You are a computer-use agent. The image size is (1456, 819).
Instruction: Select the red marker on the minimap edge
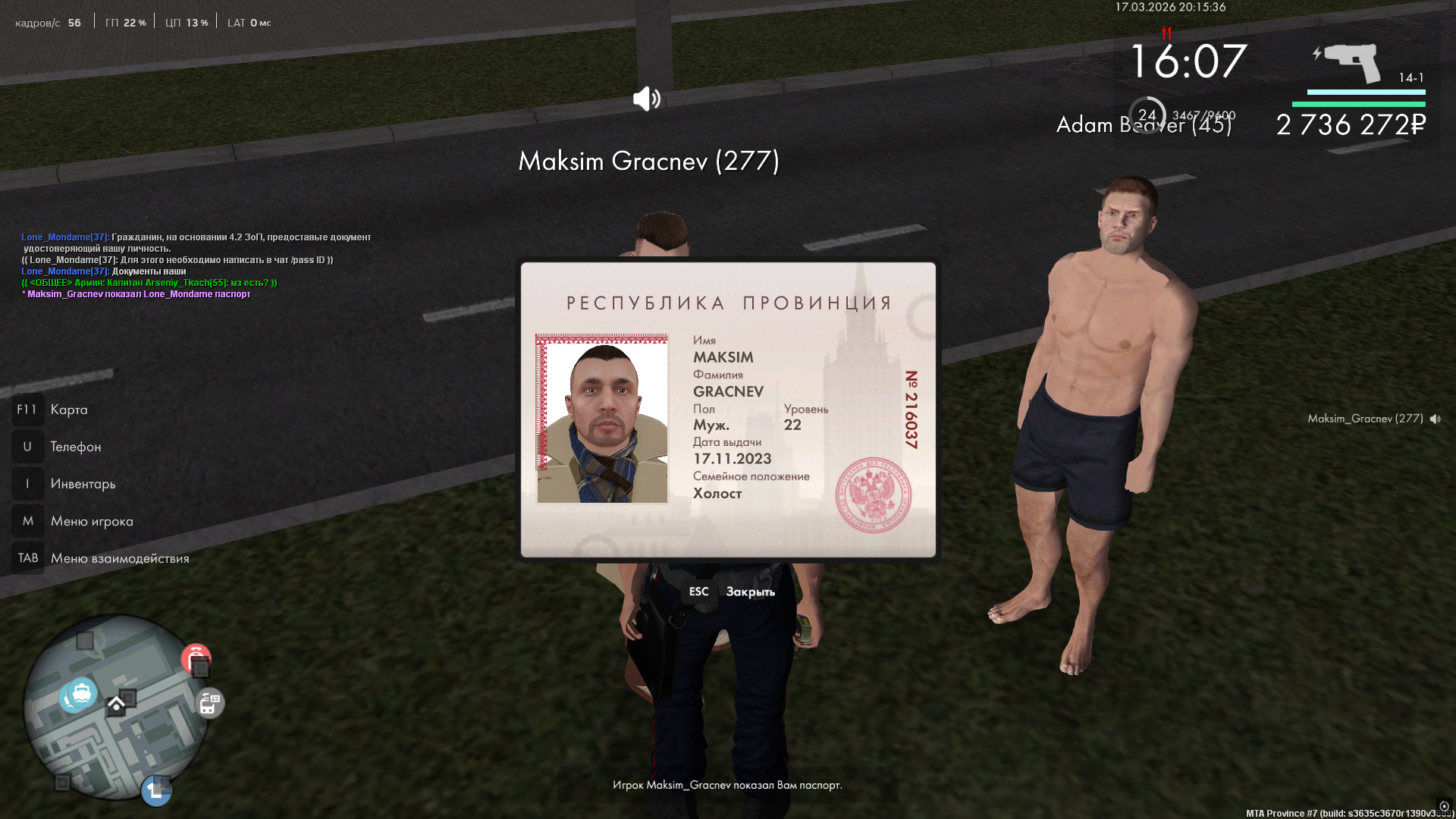pyautogui.click(x=196, y=657)
